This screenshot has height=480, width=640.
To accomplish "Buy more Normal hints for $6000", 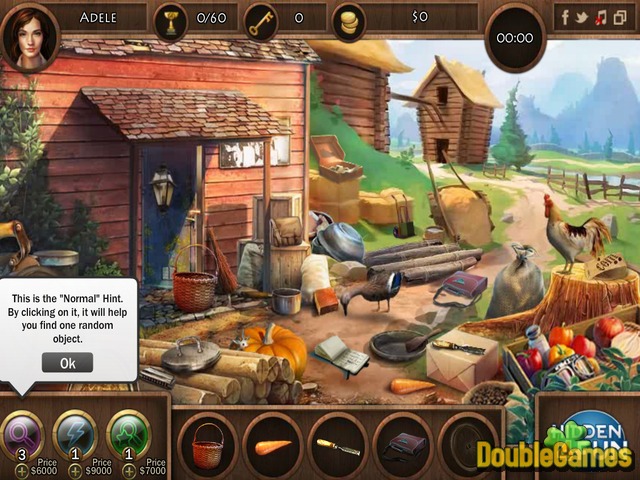I will [x=21, y=470].
